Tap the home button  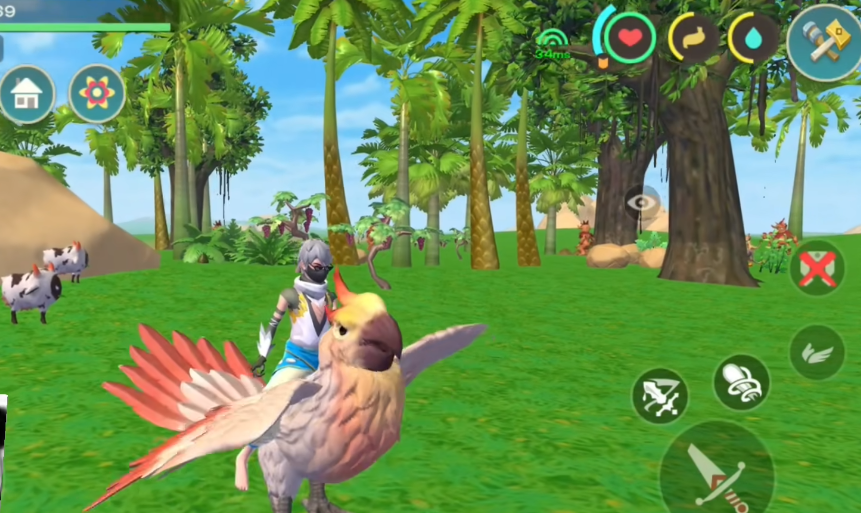[x=26, y=95]
